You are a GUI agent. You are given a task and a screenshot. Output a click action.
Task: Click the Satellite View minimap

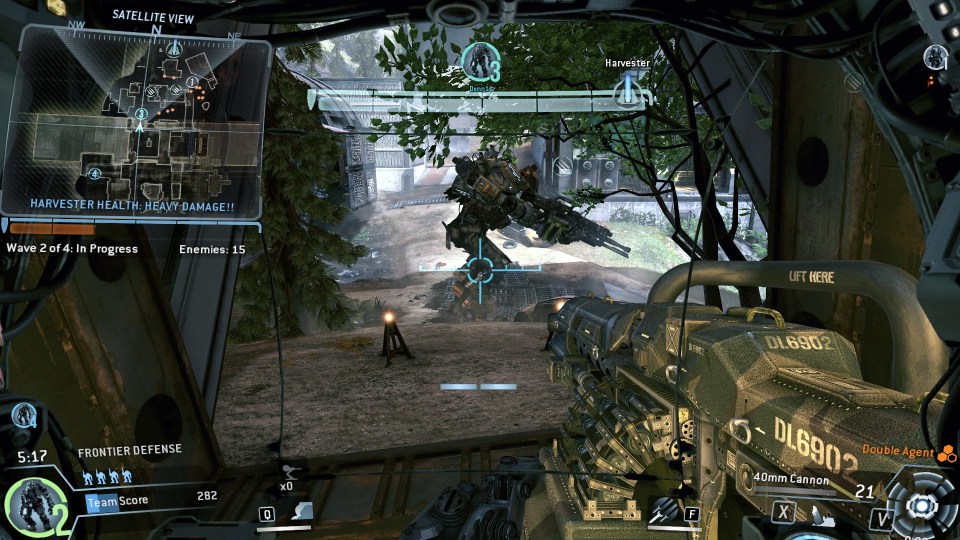(x=138, y=120)
